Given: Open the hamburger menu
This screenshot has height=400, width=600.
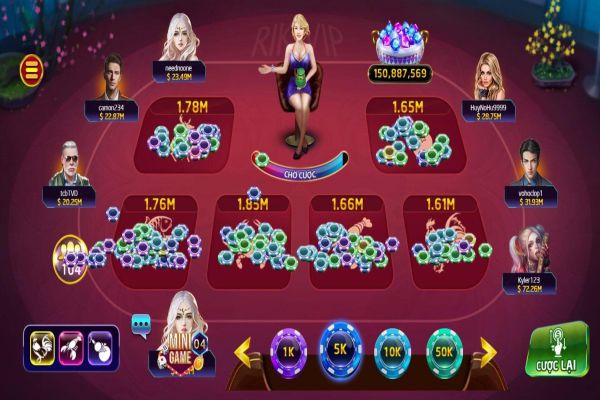Looking at the screenshot, I should pos(32,69).
